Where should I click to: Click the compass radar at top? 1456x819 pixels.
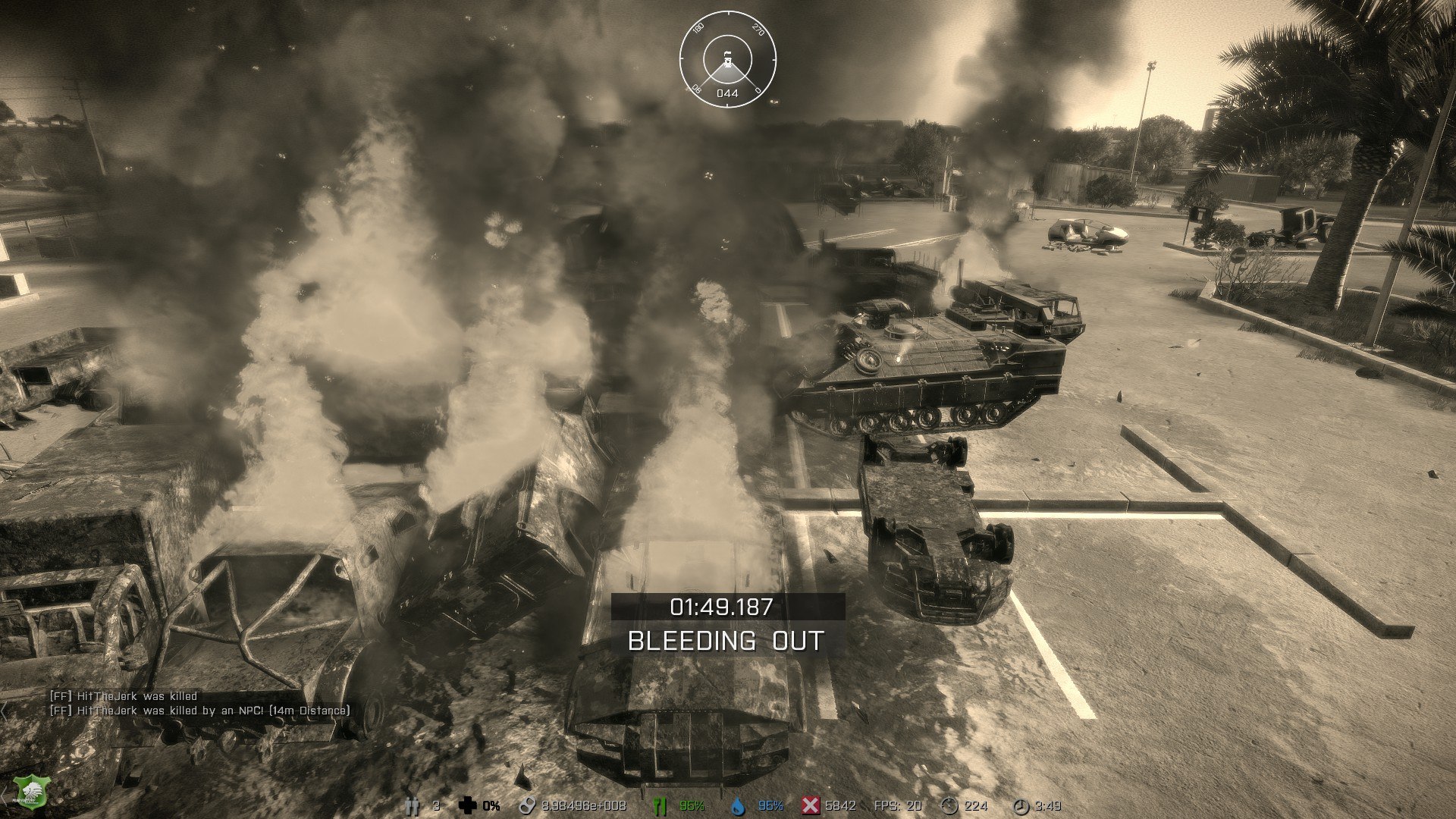727,59
